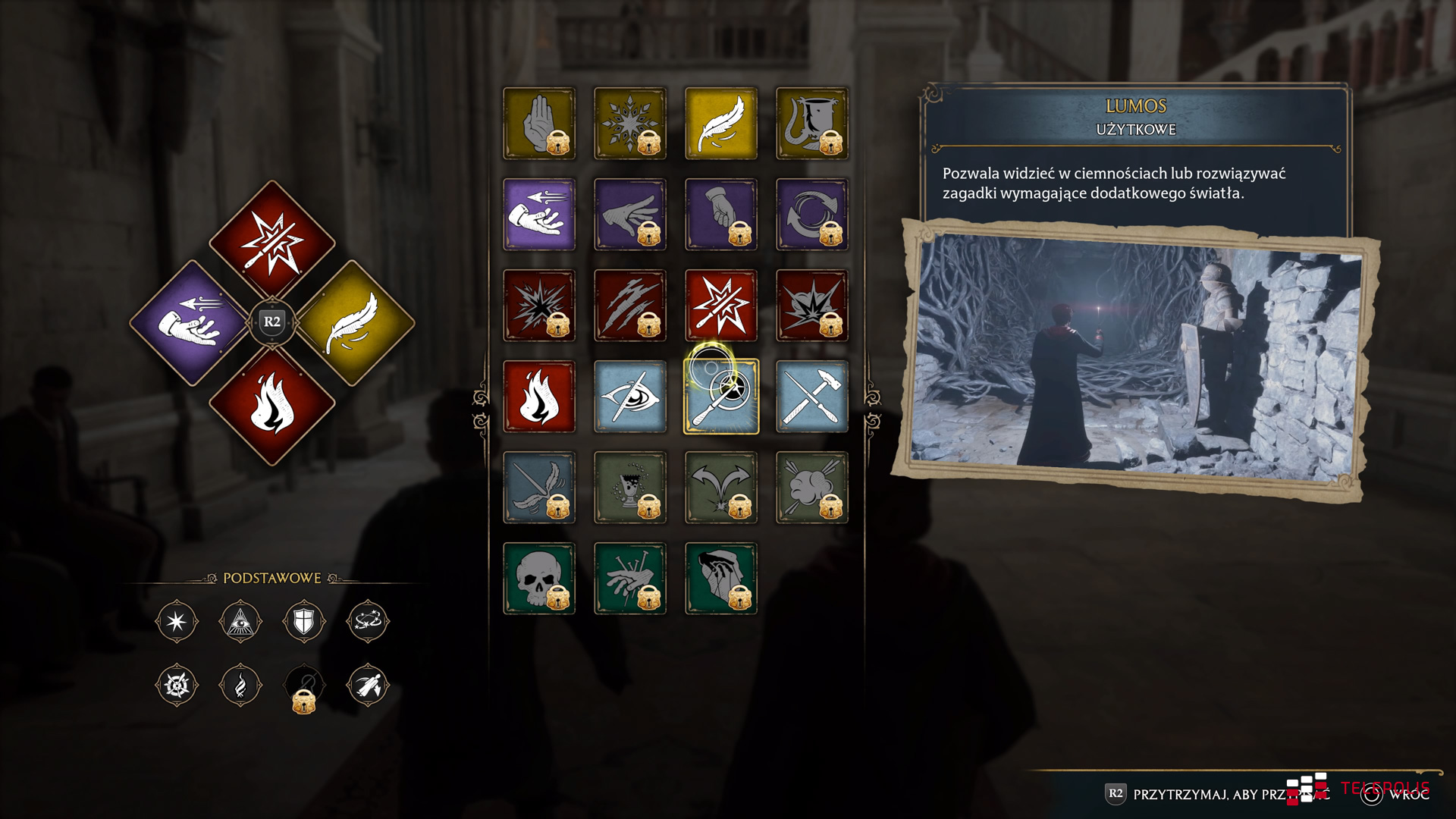Click the equipped Expelliarmus diamond slot
This screenshot has height=819, width=1456.
(272, 241)
